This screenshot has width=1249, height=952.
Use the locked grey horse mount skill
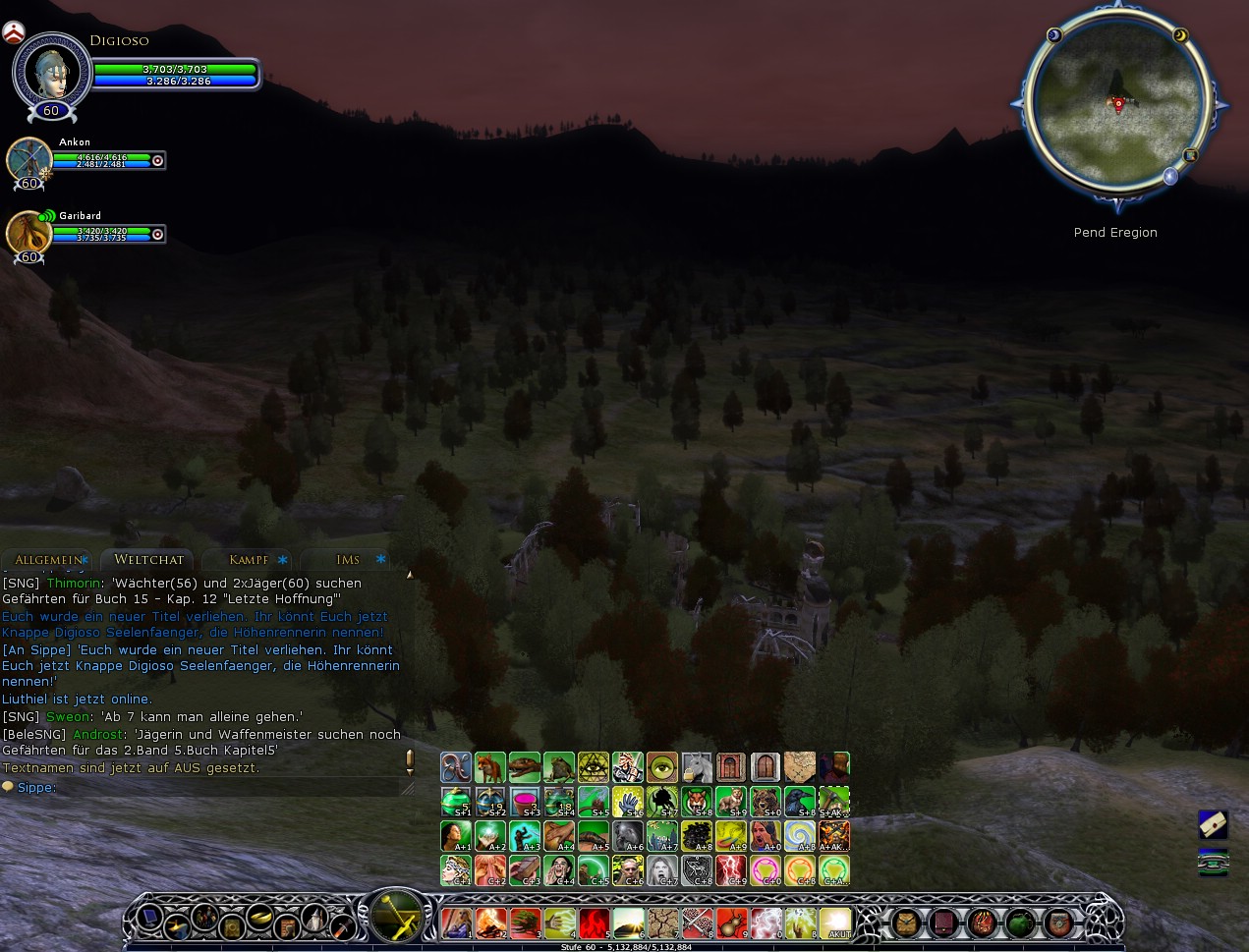point(697,767)
